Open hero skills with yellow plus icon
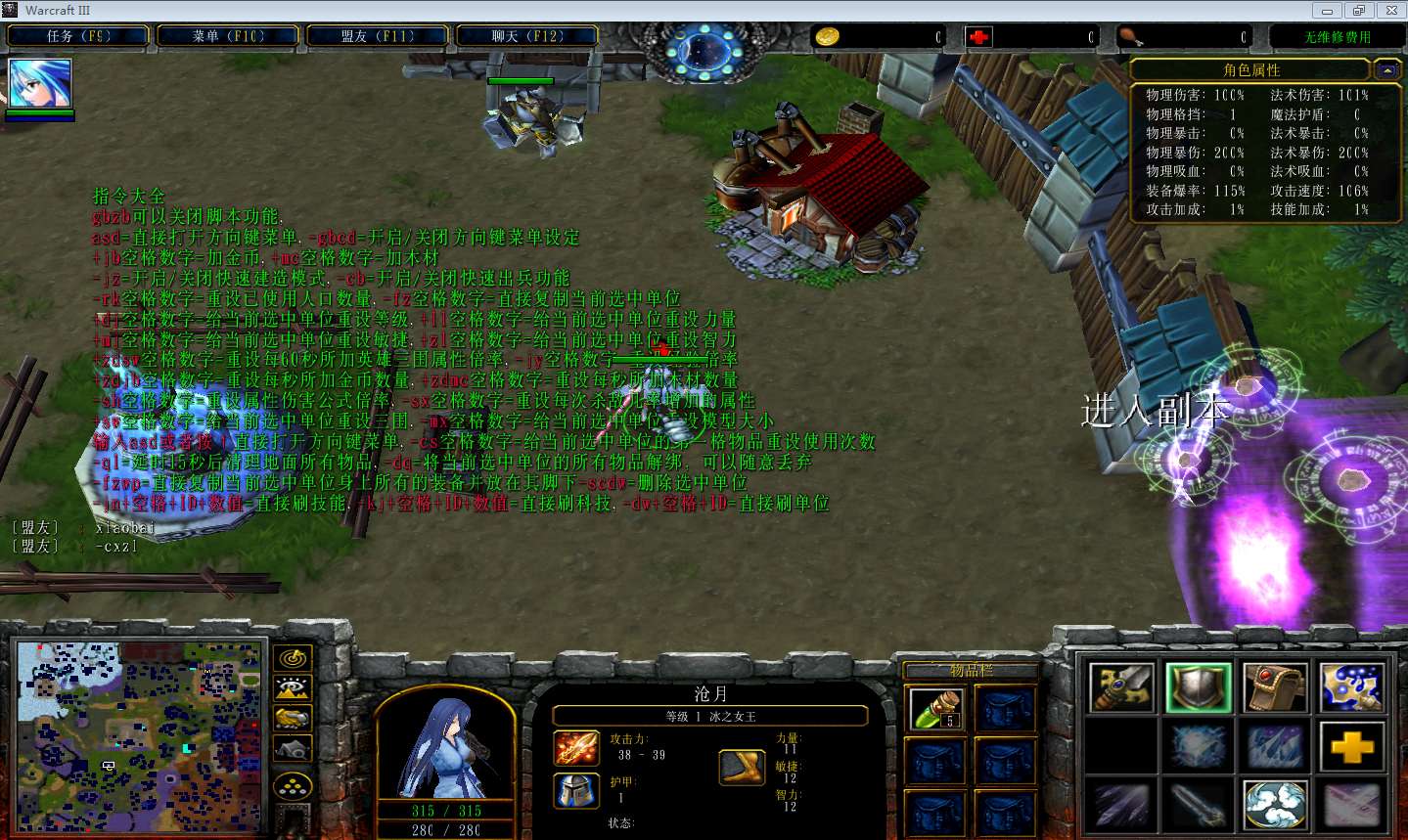Image resolution: width=1408 pixels, height=840 pixels. coord(1351,747)
